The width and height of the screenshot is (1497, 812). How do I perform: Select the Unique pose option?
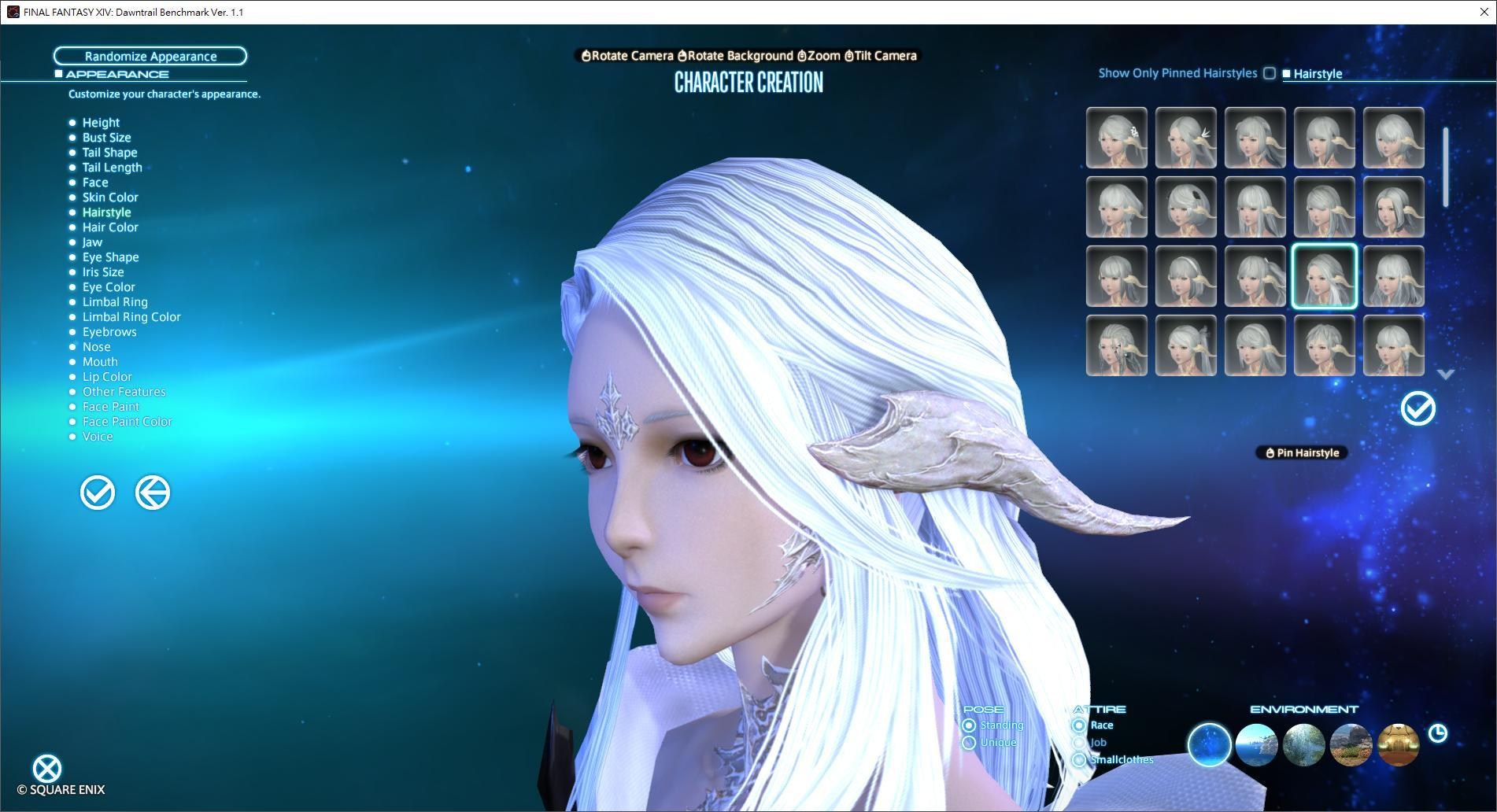coord(970,742)
